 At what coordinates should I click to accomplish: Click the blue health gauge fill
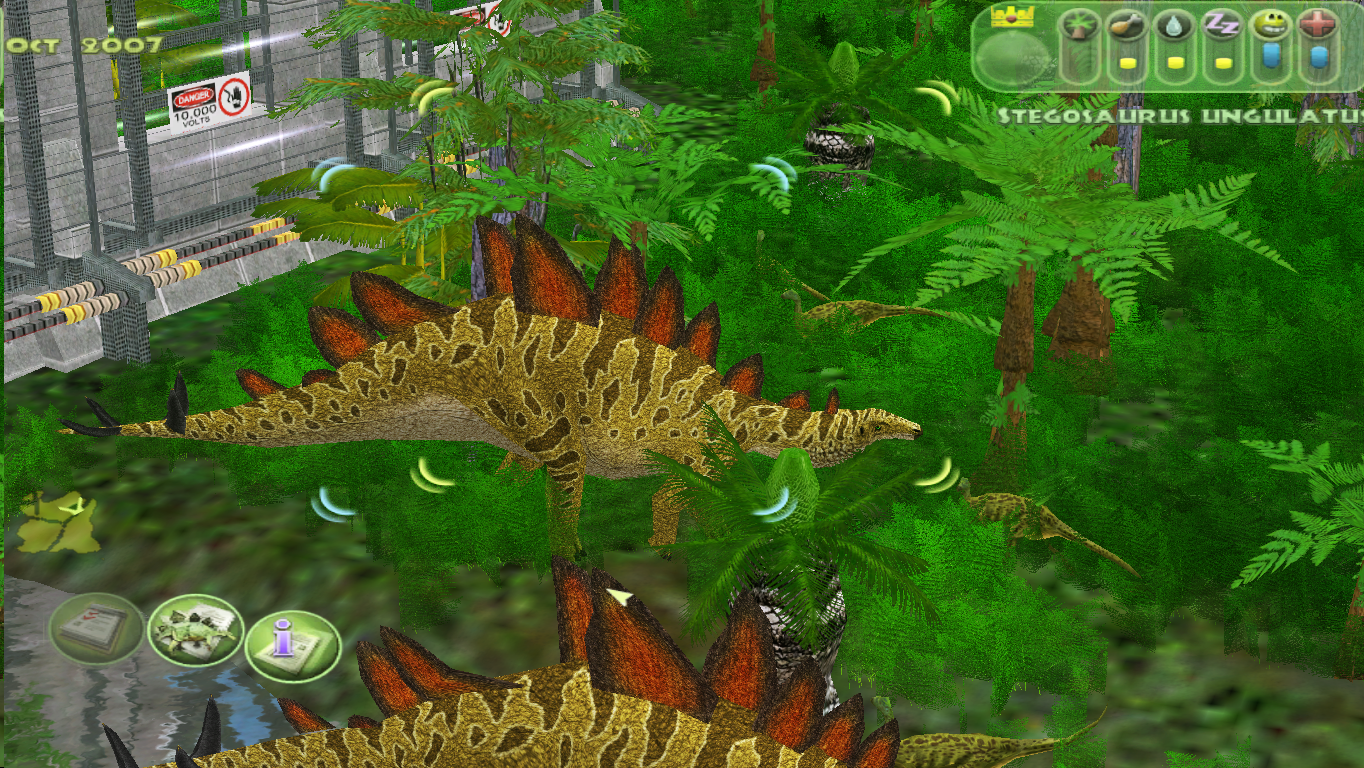click(x=1318, y=57)
